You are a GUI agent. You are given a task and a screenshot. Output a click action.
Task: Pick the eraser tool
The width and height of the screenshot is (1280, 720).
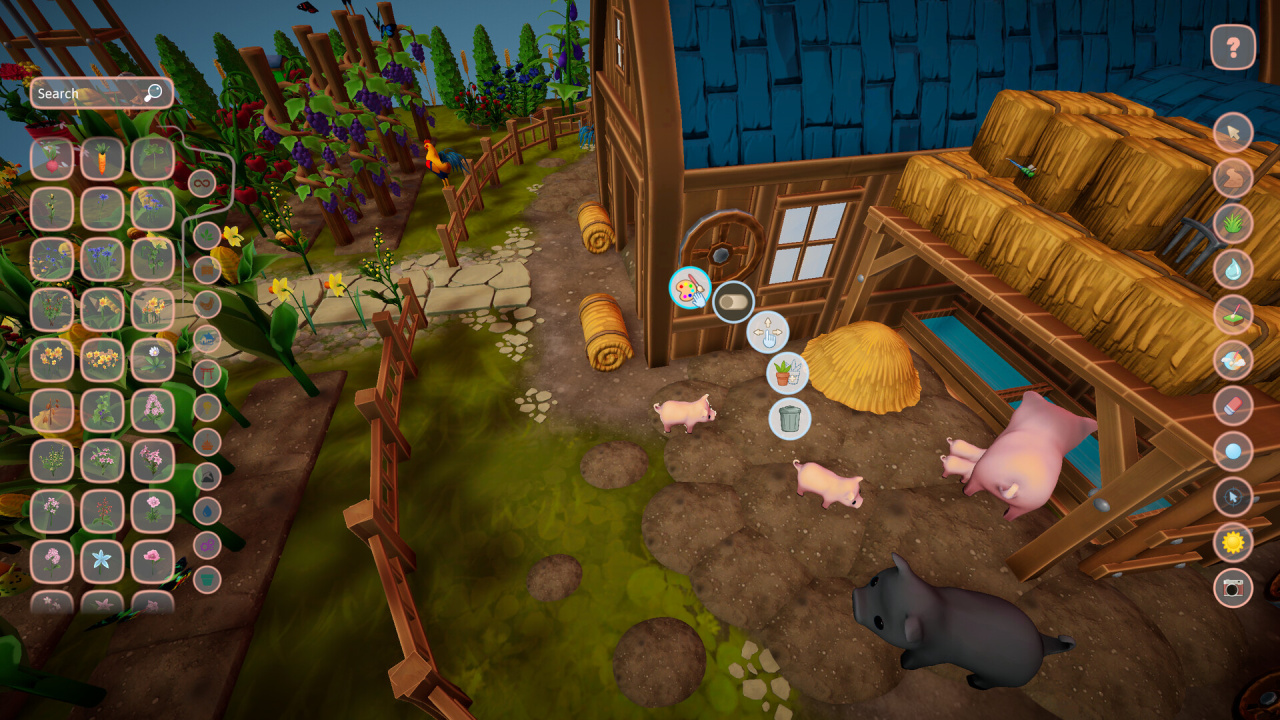point(1233,406)
